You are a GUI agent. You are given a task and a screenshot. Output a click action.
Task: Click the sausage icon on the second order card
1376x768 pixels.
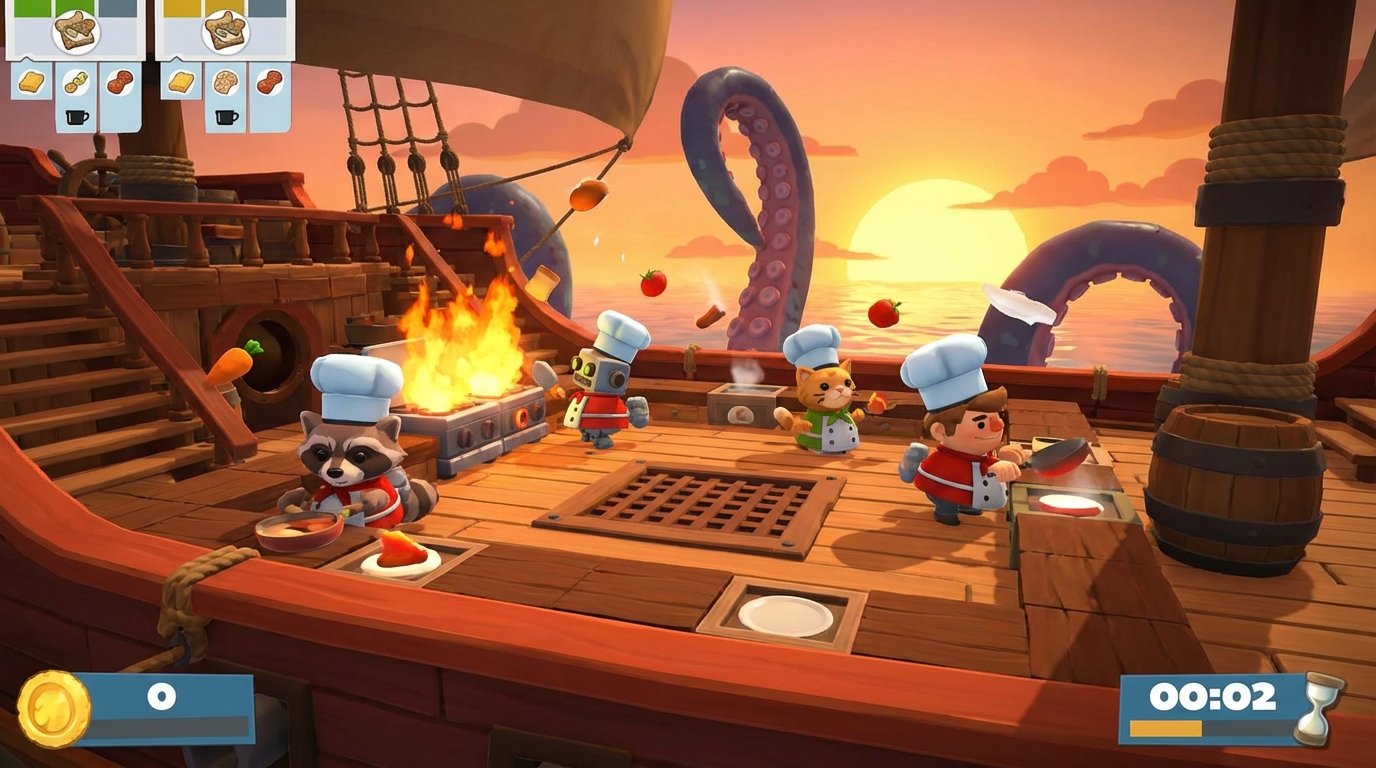(268, 82)
